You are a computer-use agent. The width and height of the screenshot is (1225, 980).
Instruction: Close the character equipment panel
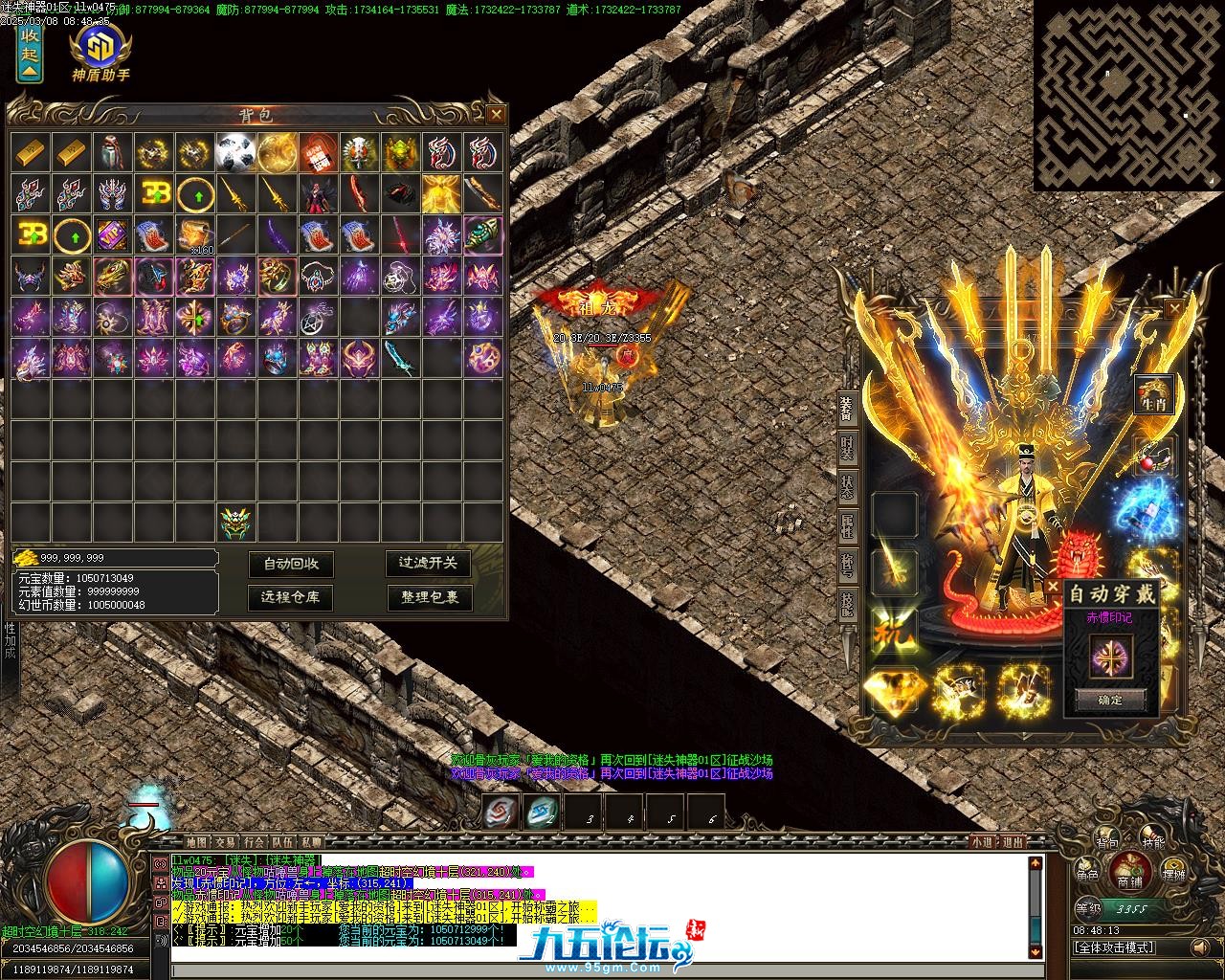(1174, 308)
